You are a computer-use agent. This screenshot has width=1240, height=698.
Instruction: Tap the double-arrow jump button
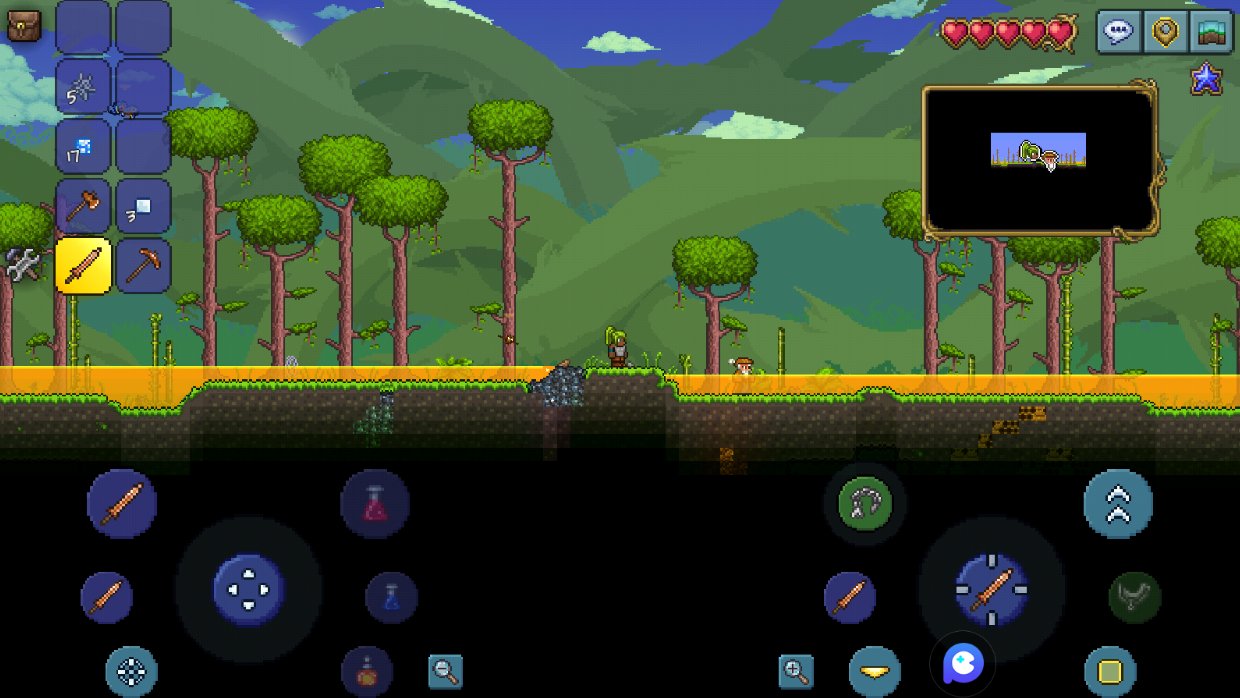coord(1118,503)
